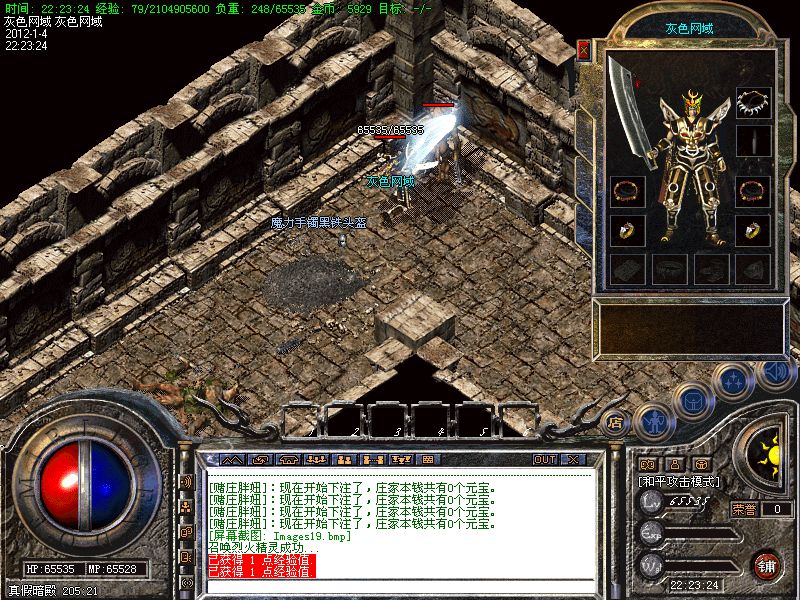The image size is (800, 600).
Task: Click the OUT button above chat
Action: click(x=545, y=459)
